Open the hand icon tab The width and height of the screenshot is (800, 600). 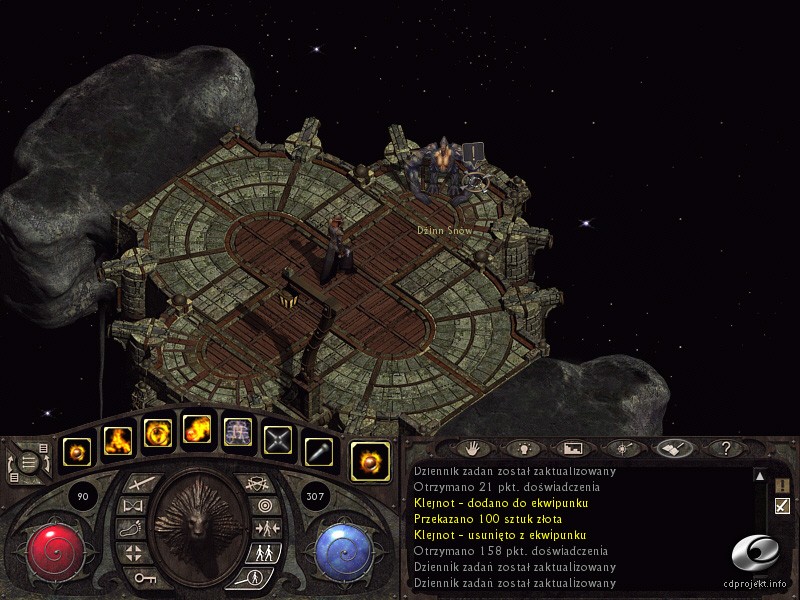tap(475, 449)
